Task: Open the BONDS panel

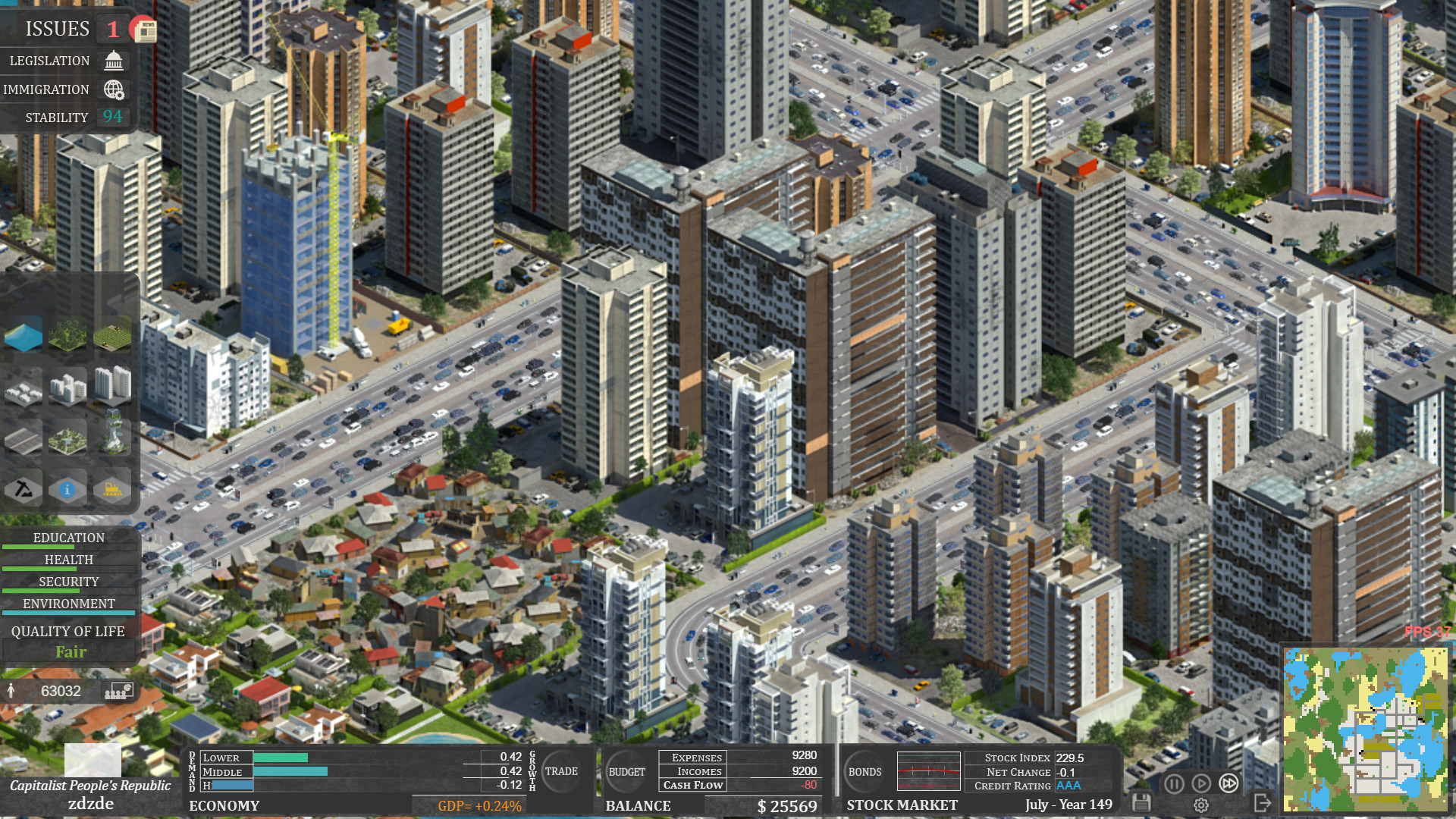Action: click(864, 772)
